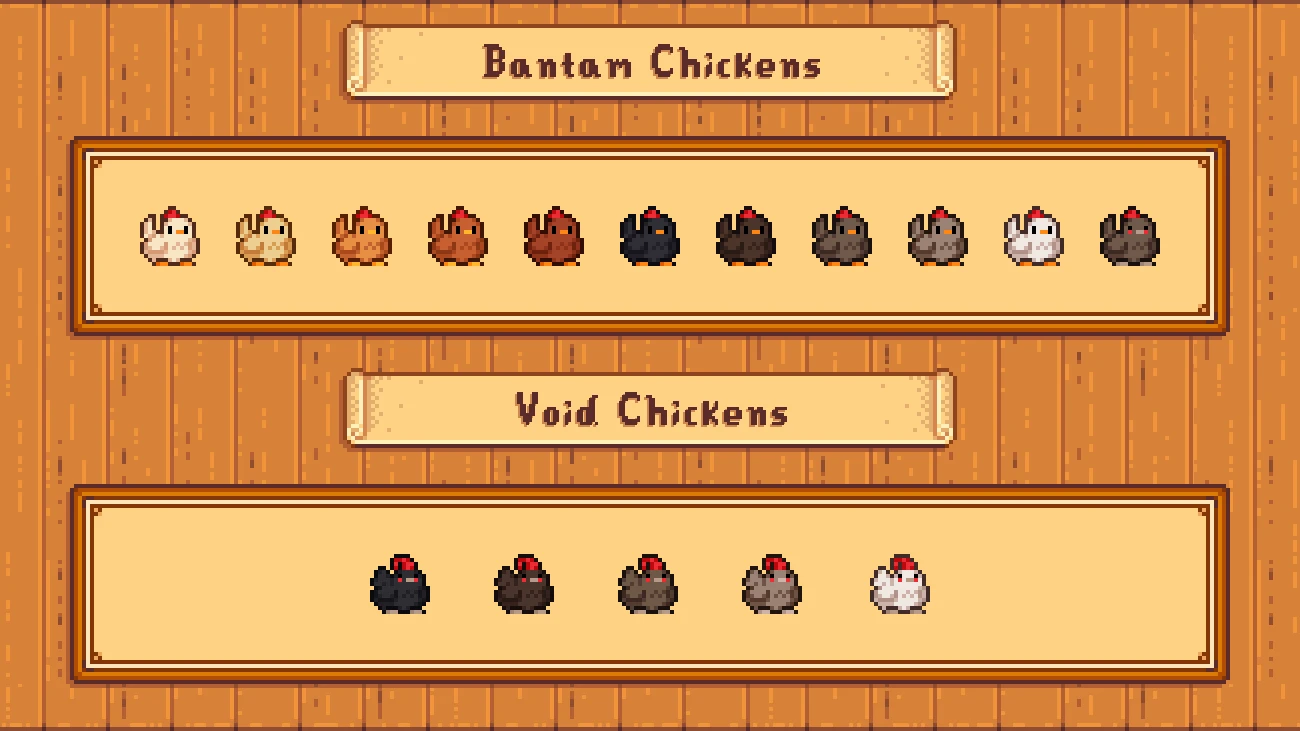Choose the reddish-brown Bantam chicken
Screen dimensions: 1300x731
[553, 237]
